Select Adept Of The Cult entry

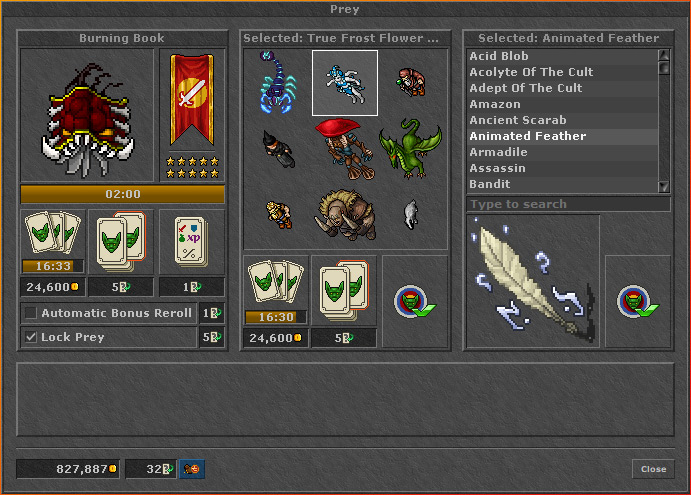point(562,88)
